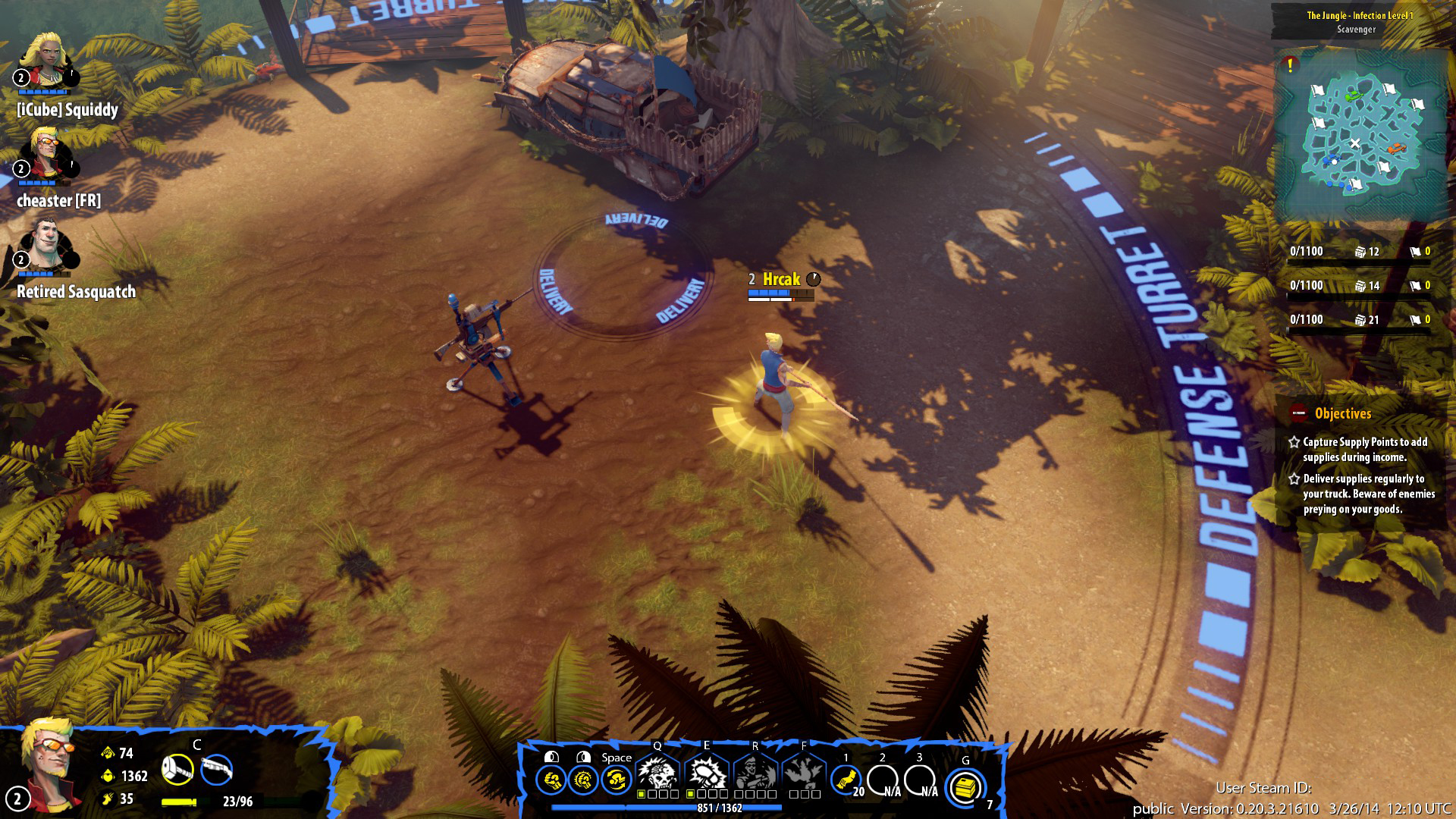
Task: Open the jungle minimap
Action: click(1359, 136)
